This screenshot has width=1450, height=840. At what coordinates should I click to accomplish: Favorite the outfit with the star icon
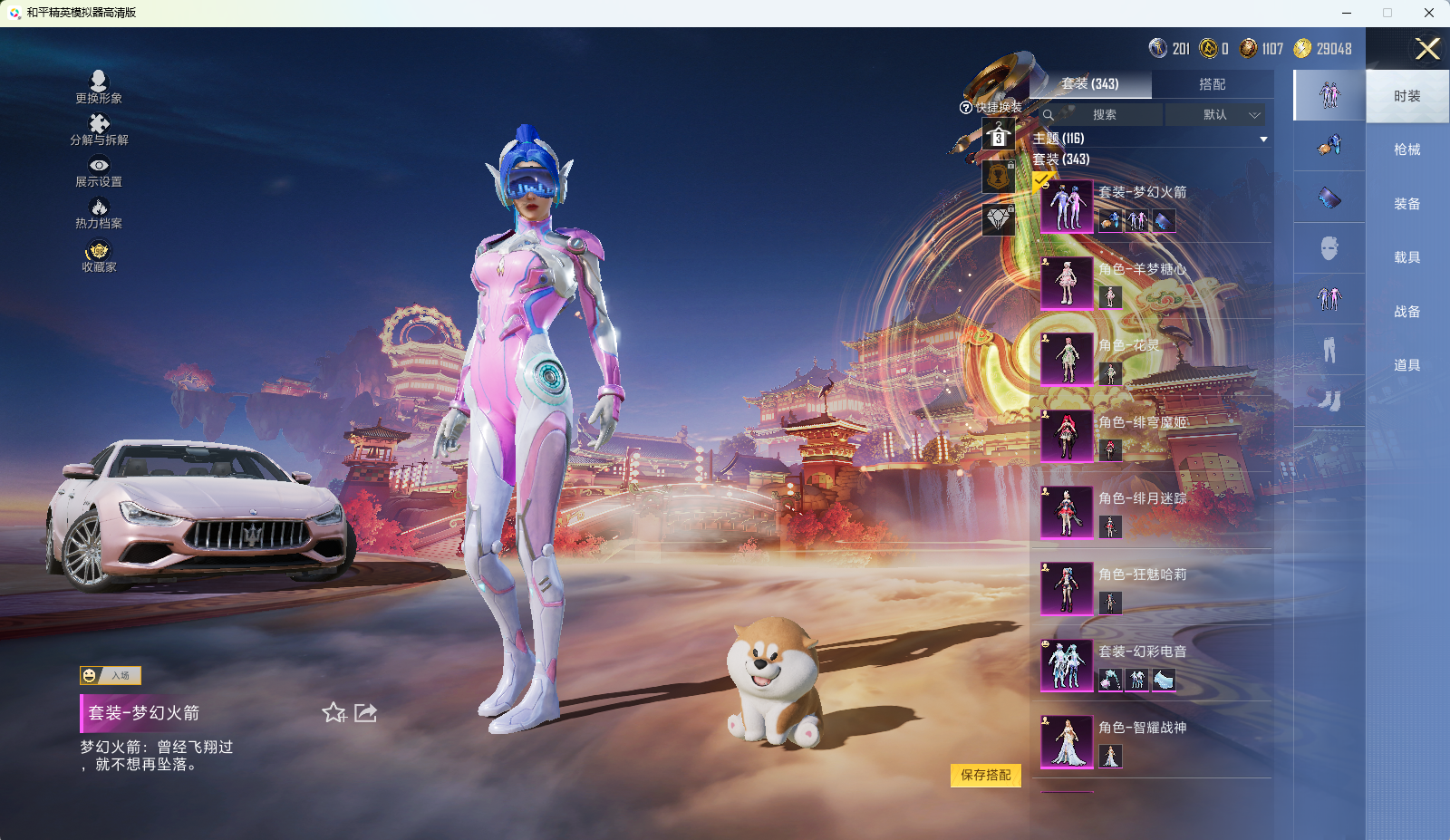[333, 713]
